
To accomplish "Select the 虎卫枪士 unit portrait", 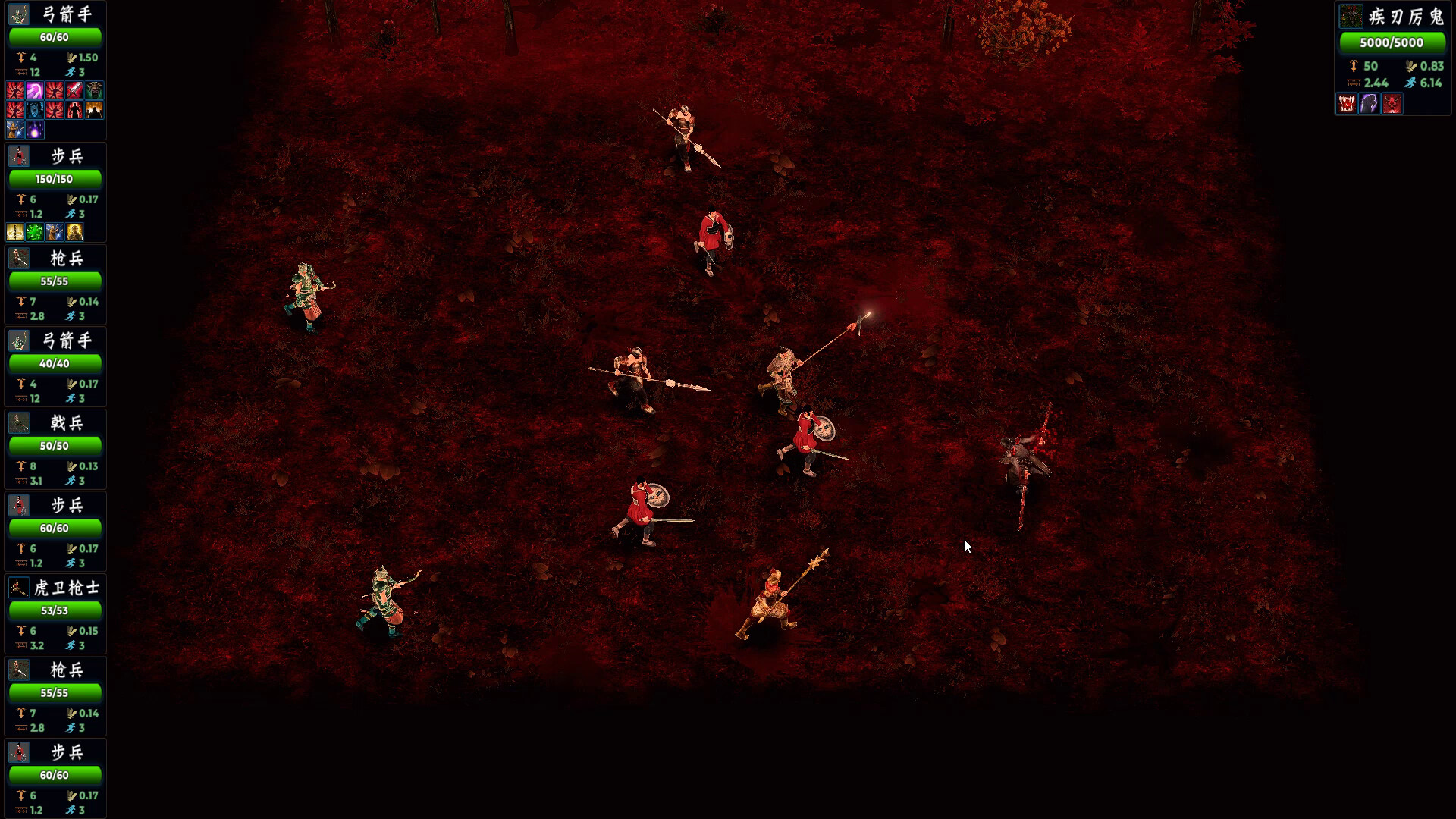I will [19, 588].
